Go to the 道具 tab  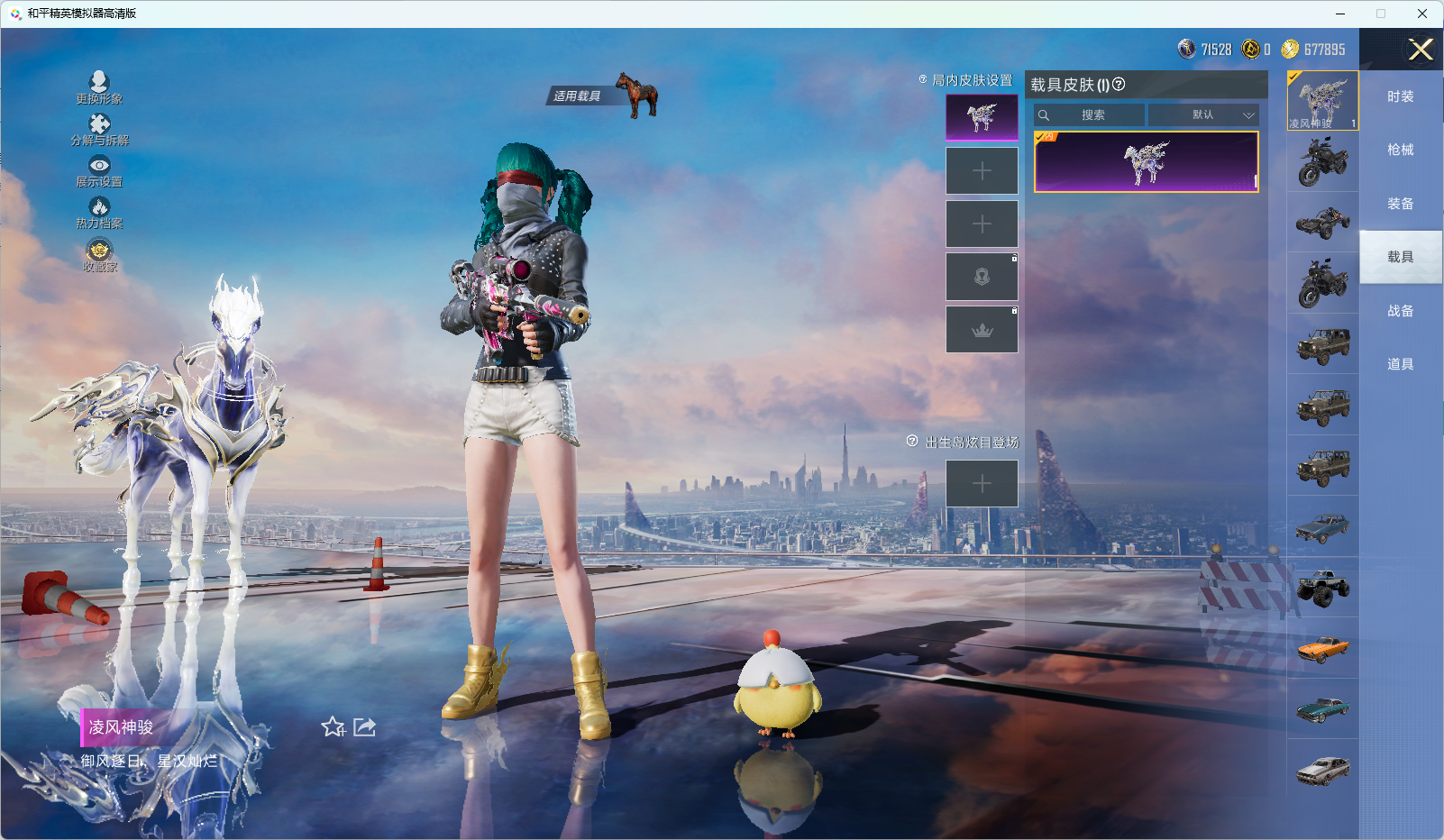(1400, 364)
